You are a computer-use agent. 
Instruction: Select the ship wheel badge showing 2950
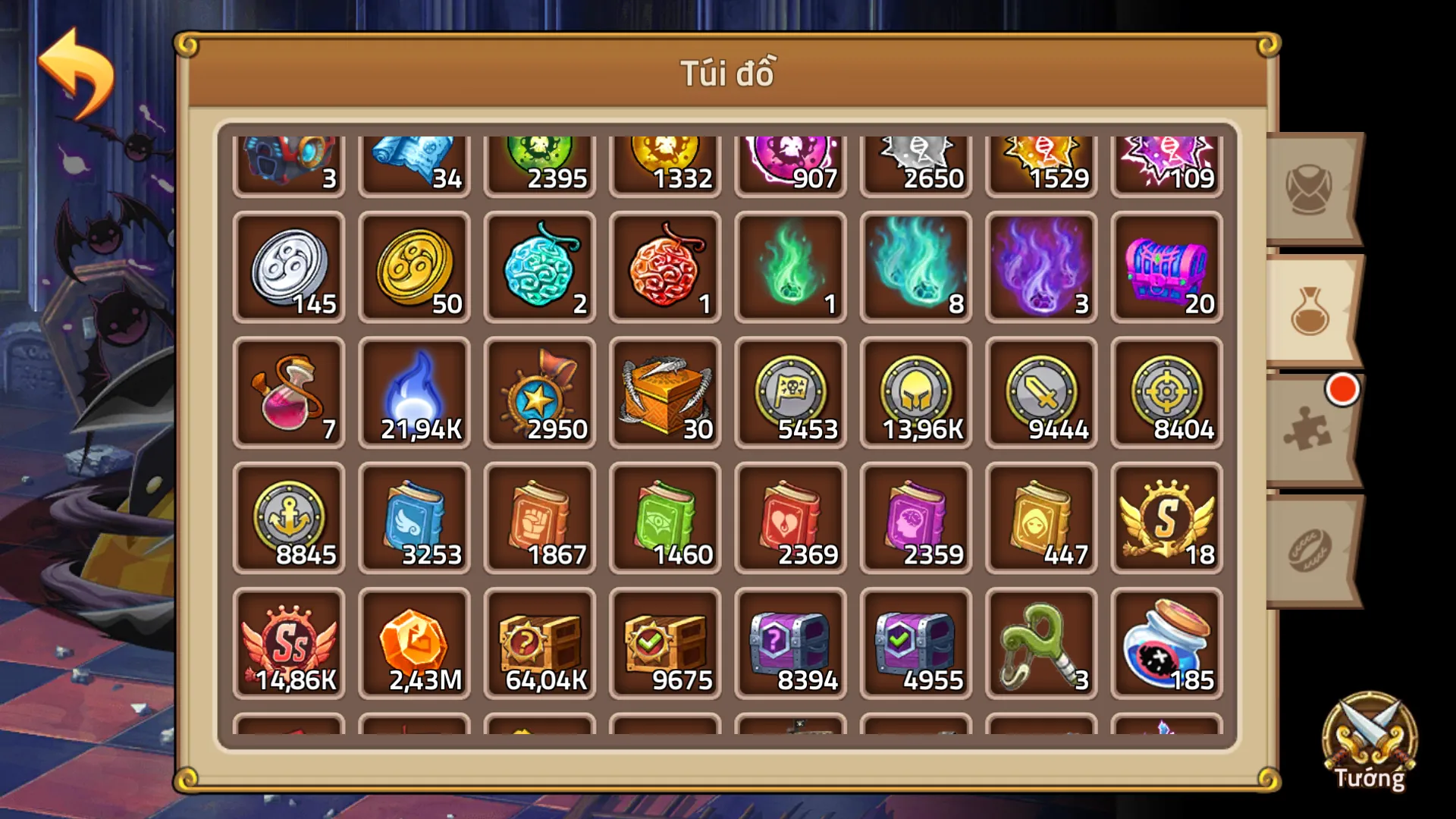[539, 393]
